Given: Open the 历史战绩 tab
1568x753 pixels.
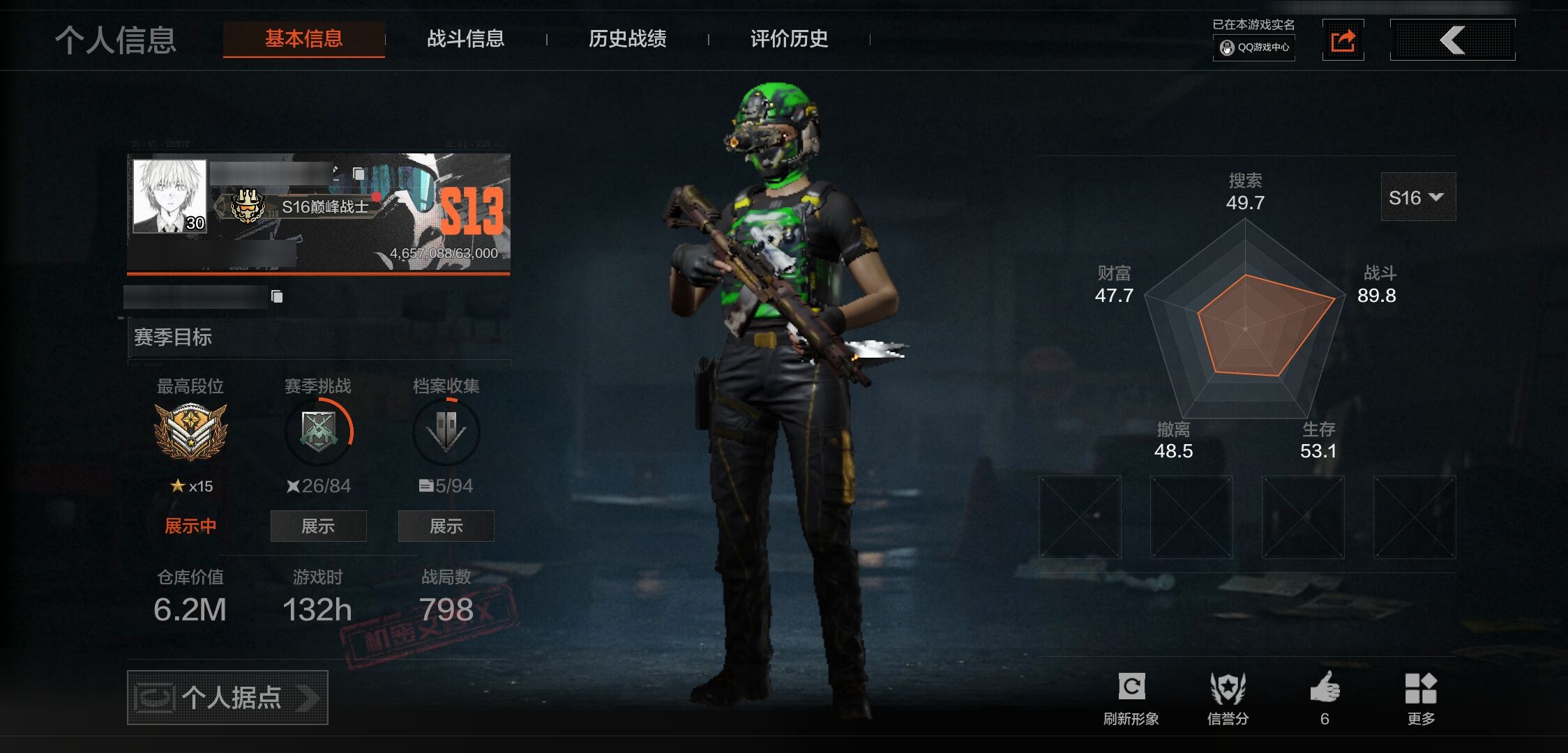Looking at the screenshot, I should 627,40.
